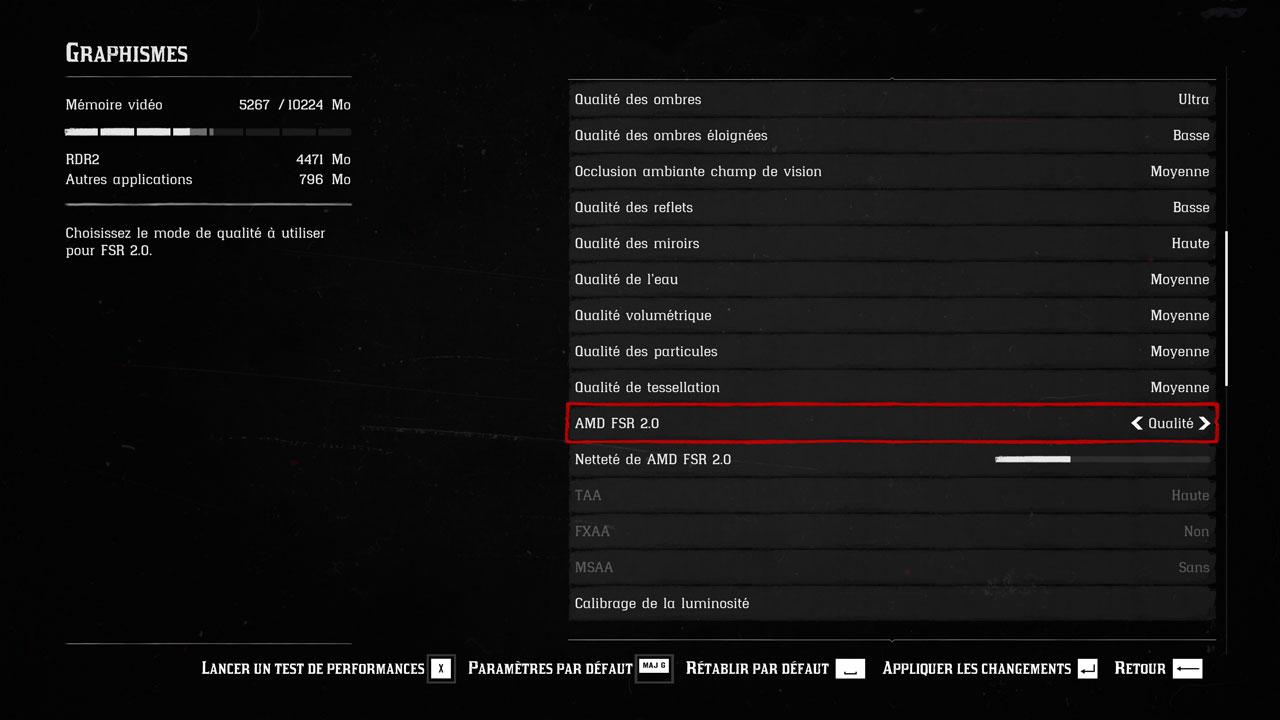Open Calibrage de la luminosité
The image size is (1280, 720).
coord(890,603)
